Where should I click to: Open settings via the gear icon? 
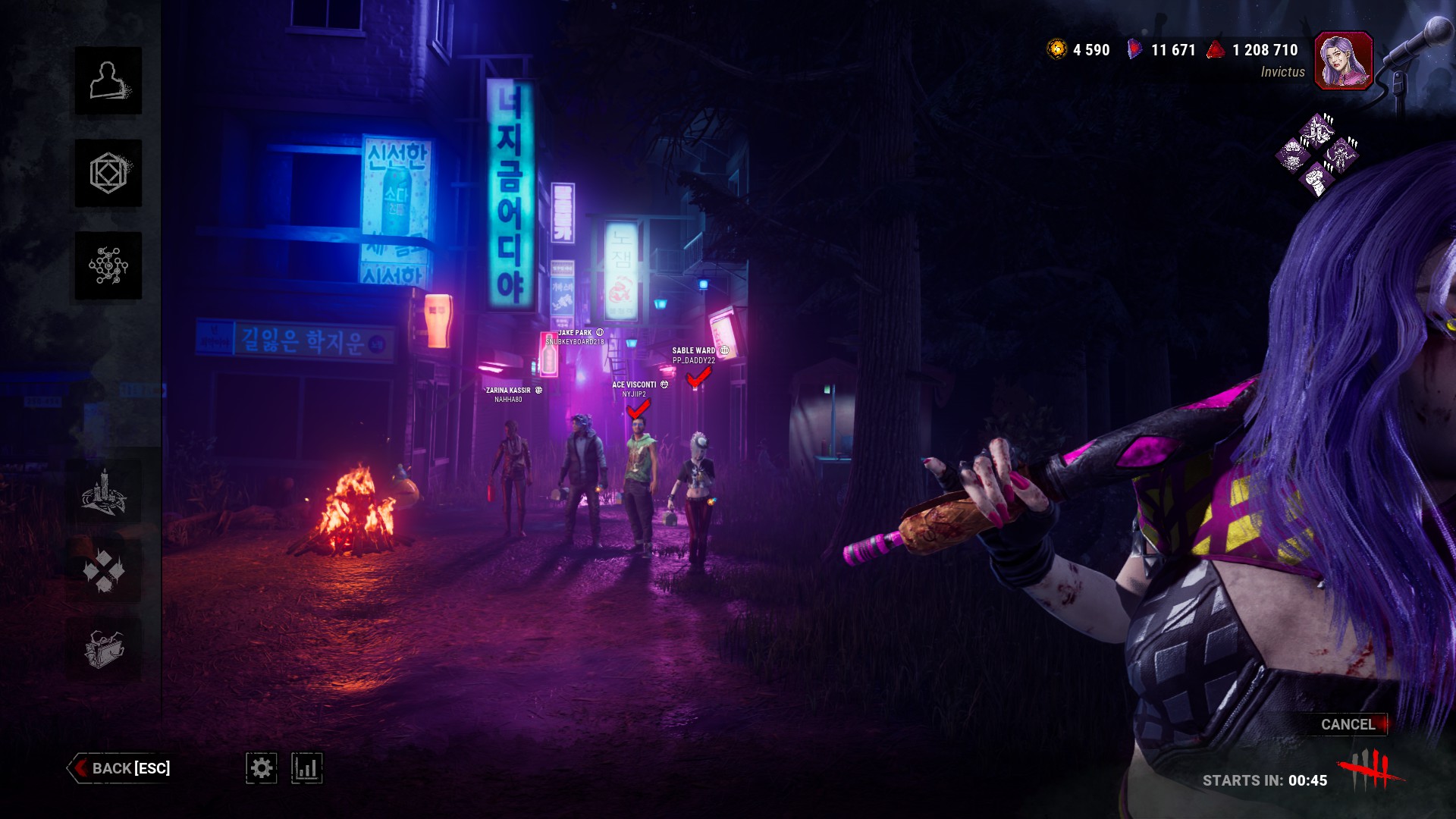coord(262,768)
